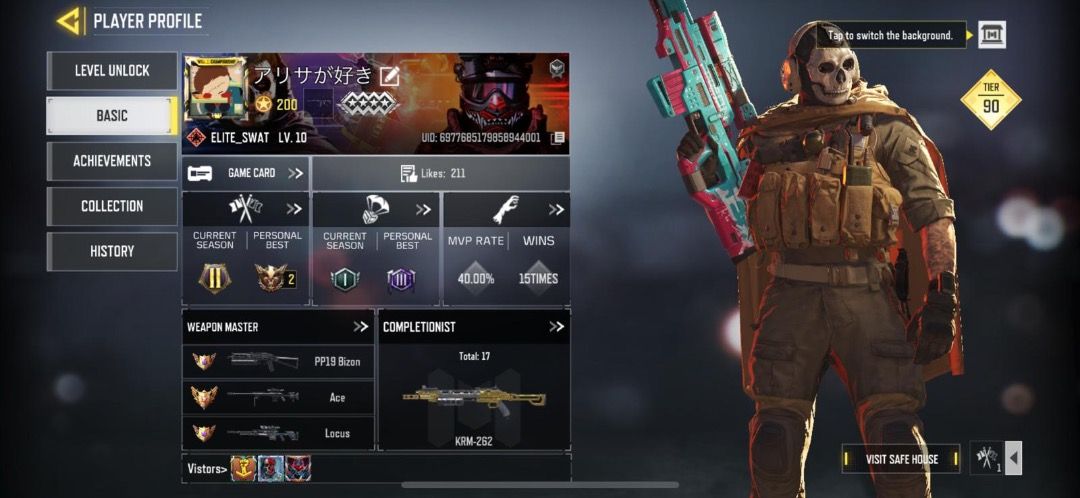Open the Game Card panel
The width and height of the screenshot is (1080, 498).
(x=246, y=173)
